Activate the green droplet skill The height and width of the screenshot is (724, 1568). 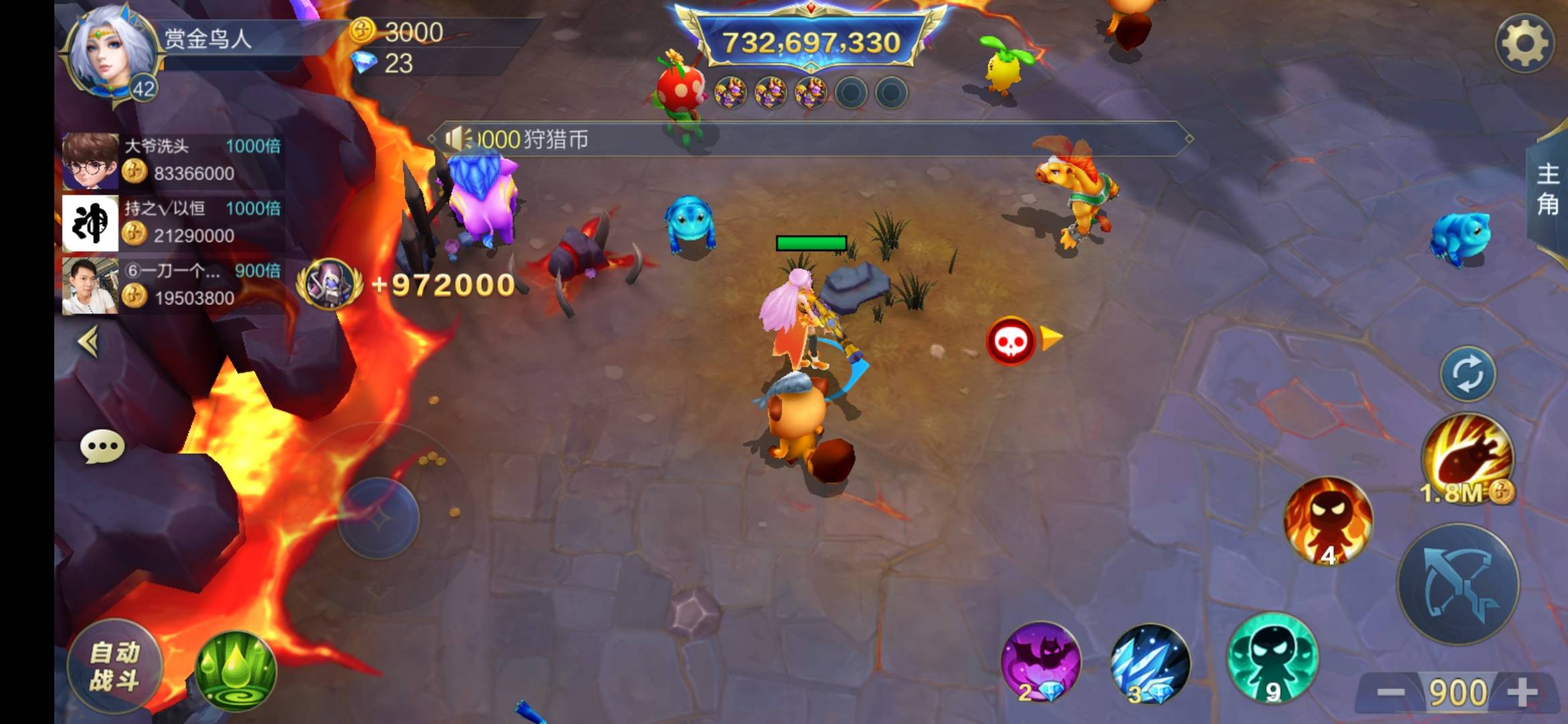tap(235, 670)
